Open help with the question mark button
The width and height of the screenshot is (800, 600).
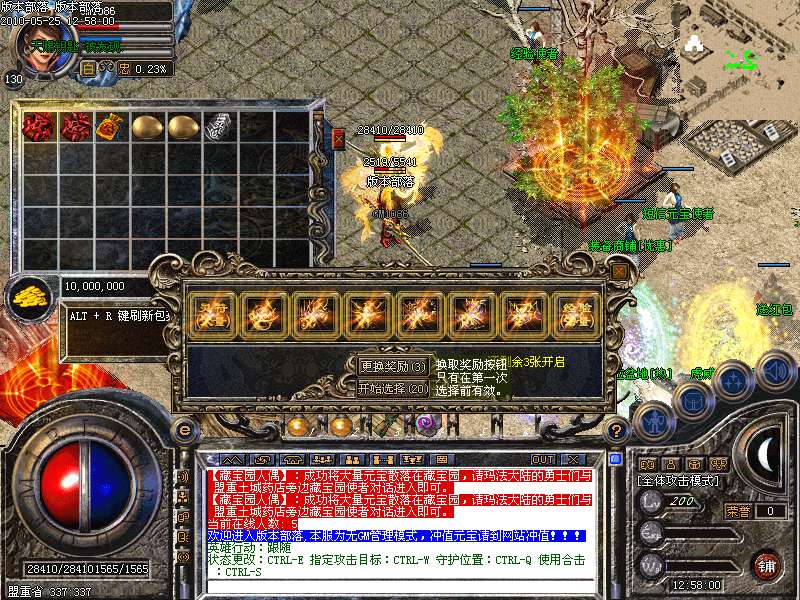click(x=617, y=430)
